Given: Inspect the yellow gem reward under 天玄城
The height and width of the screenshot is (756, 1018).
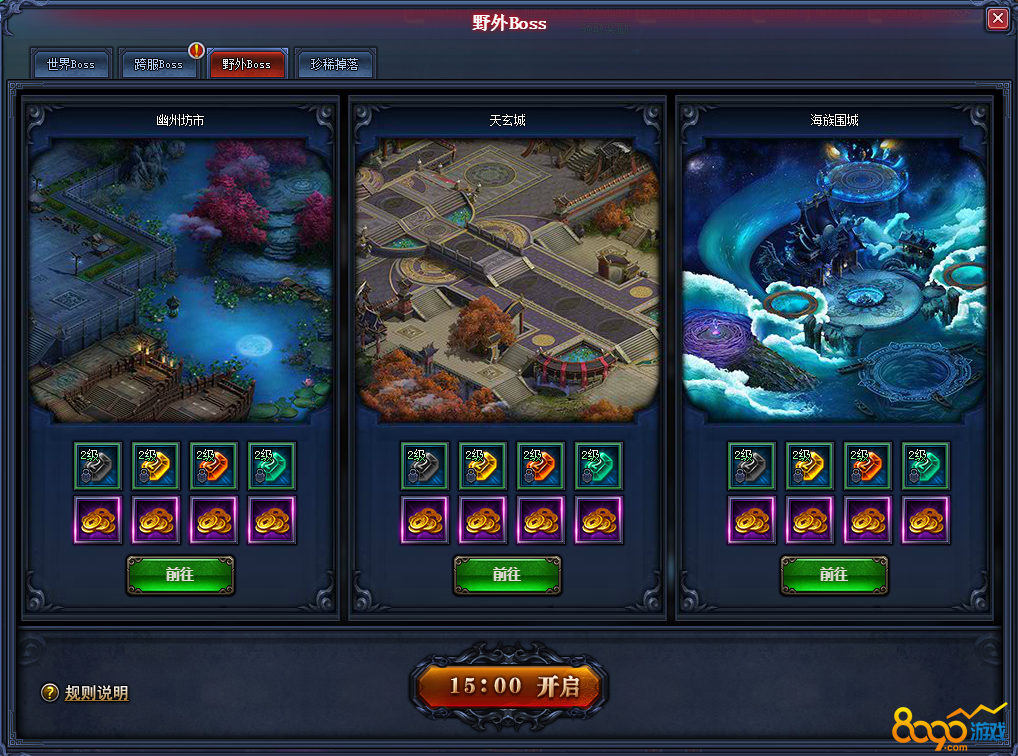Looking at the screenshot, I should (x=483, y=466).
